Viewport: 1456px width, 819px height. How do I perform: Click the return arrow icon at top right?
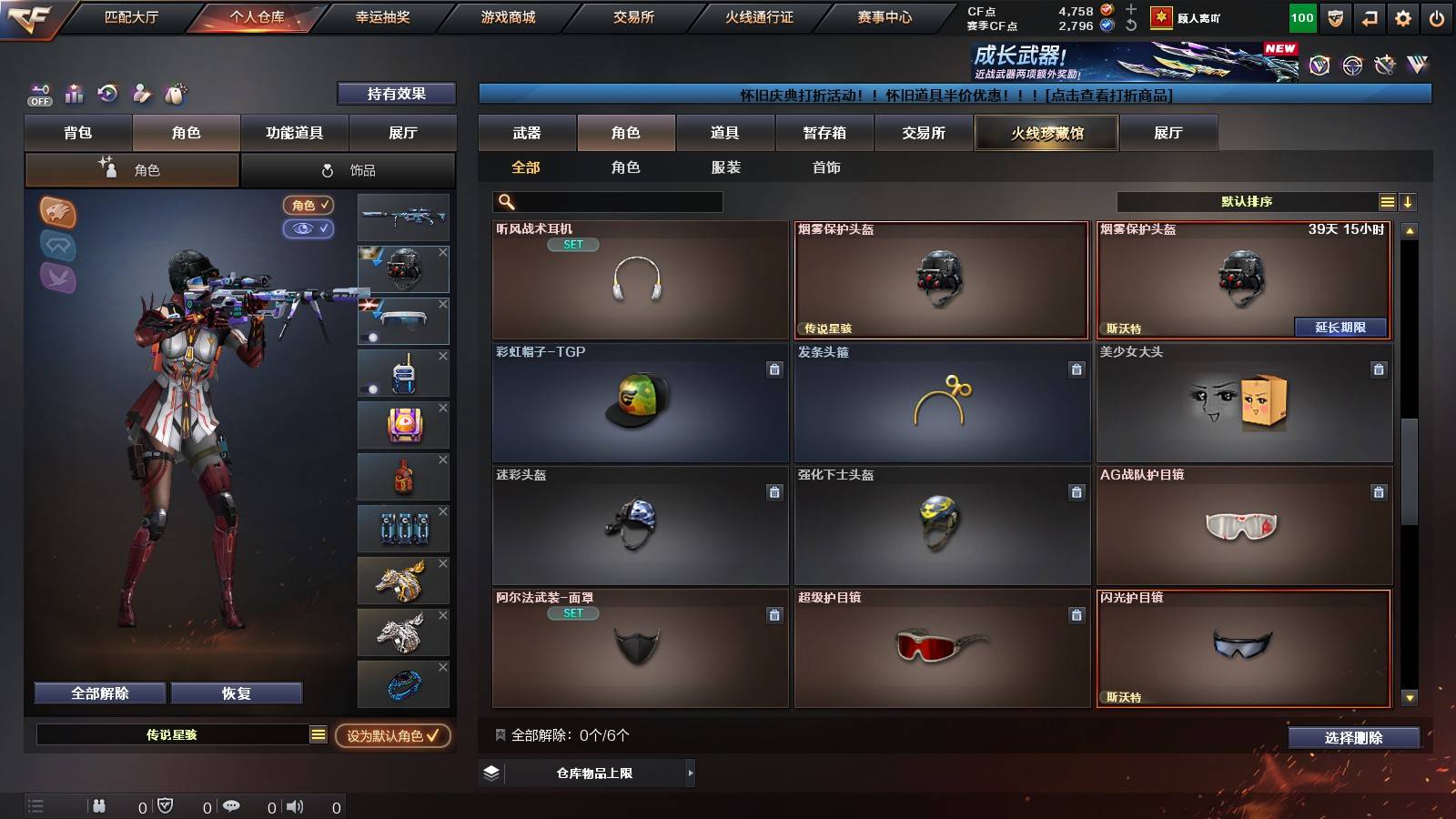[1370, 15]
